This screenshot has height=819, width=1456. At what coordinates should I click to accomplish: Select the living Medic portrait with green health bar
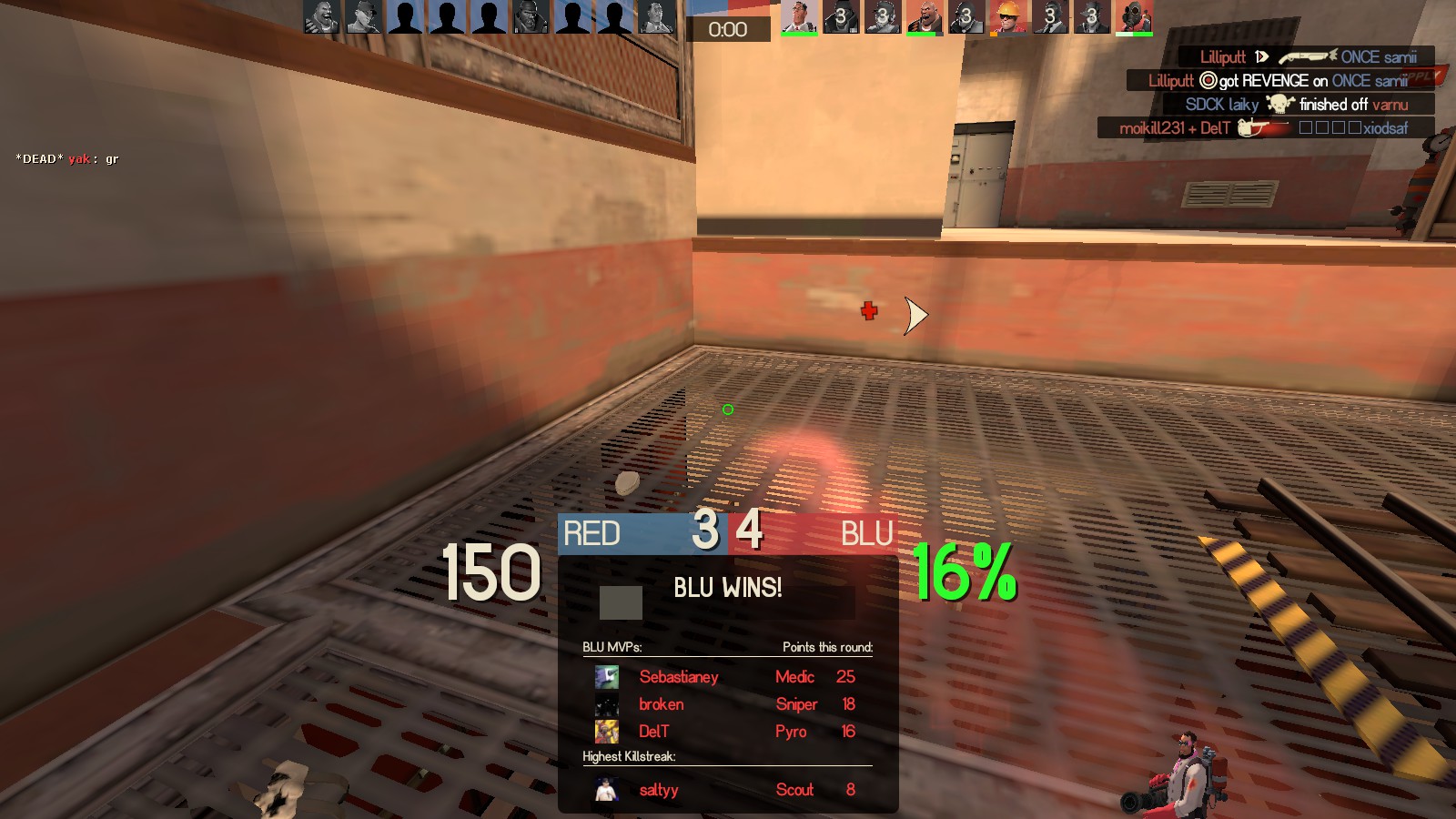(x=798, y=17)
